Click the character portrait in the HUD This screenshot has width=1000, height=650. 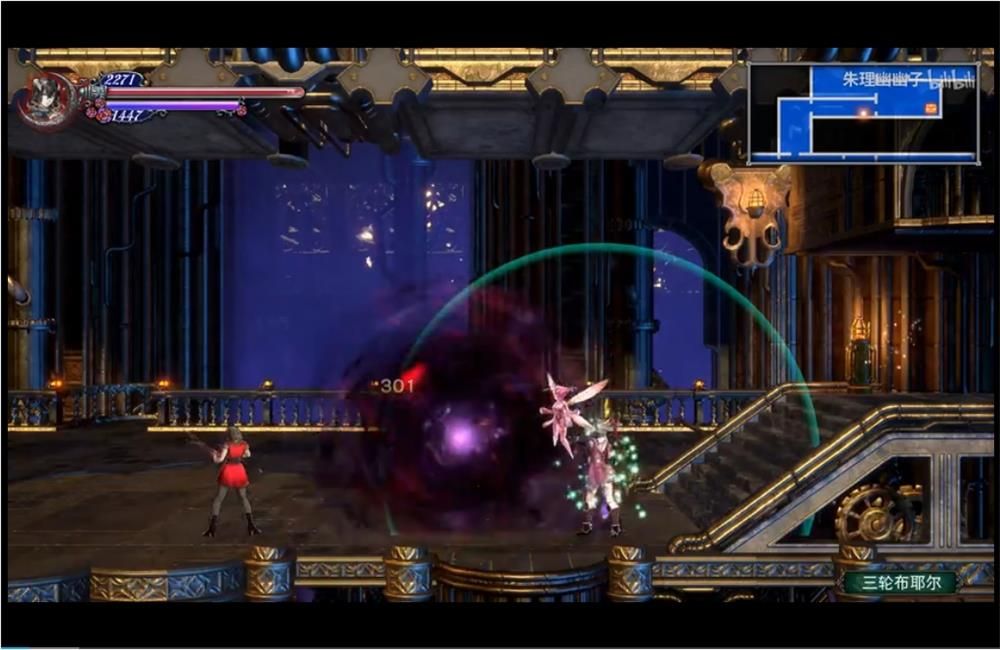point(47,99)
